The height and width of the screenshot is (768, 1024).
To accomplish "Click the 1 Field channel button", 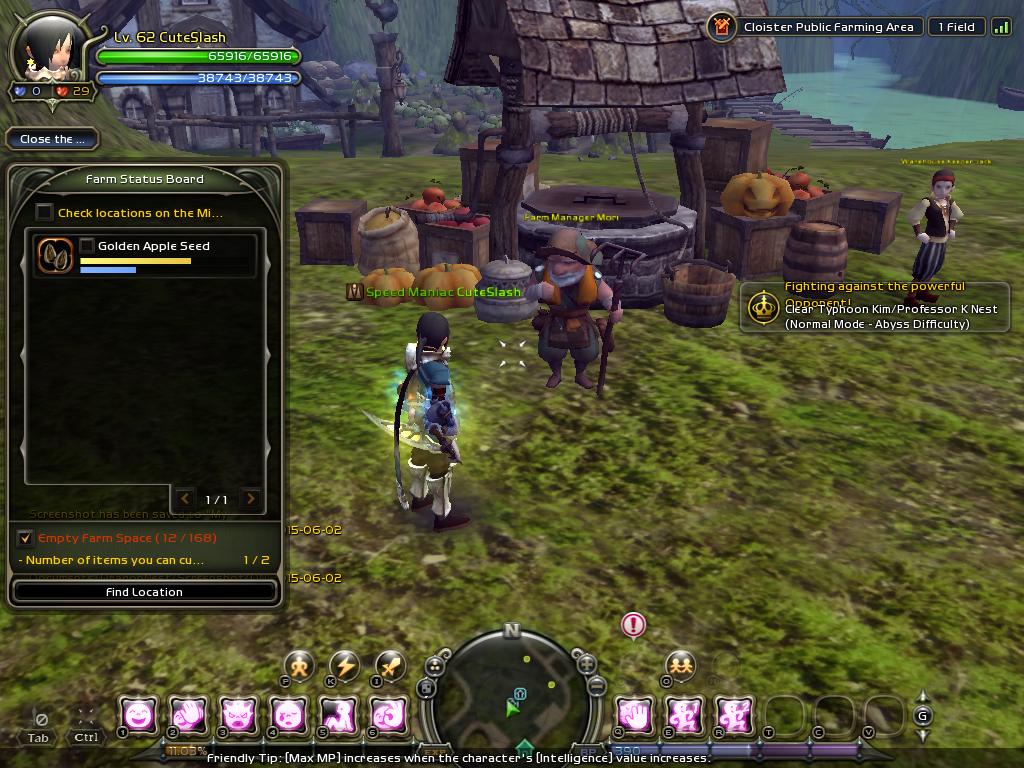I will click(x=955, y=27).
